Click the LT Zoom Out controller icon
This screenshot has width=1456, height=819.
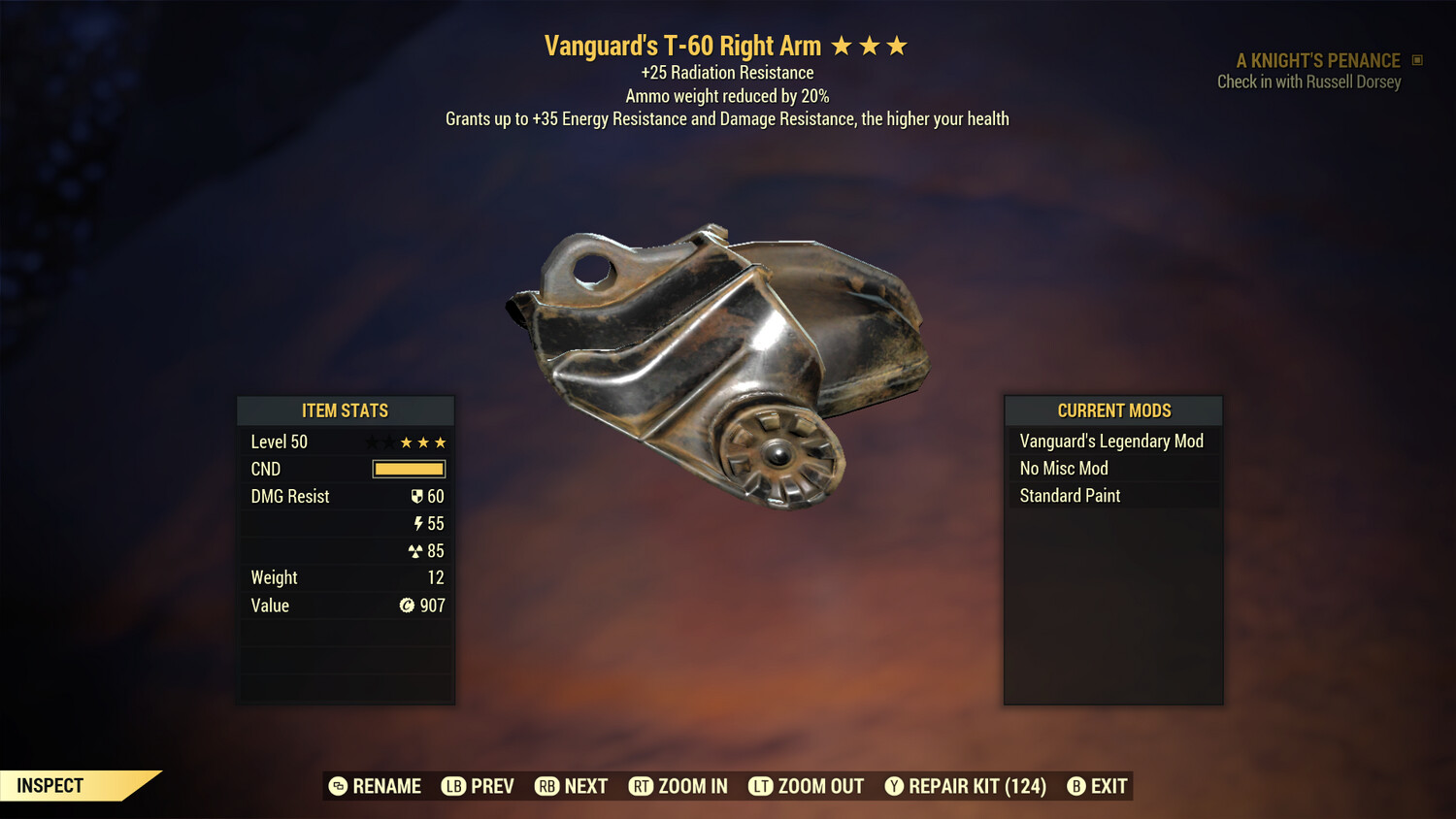coord(761,786)
